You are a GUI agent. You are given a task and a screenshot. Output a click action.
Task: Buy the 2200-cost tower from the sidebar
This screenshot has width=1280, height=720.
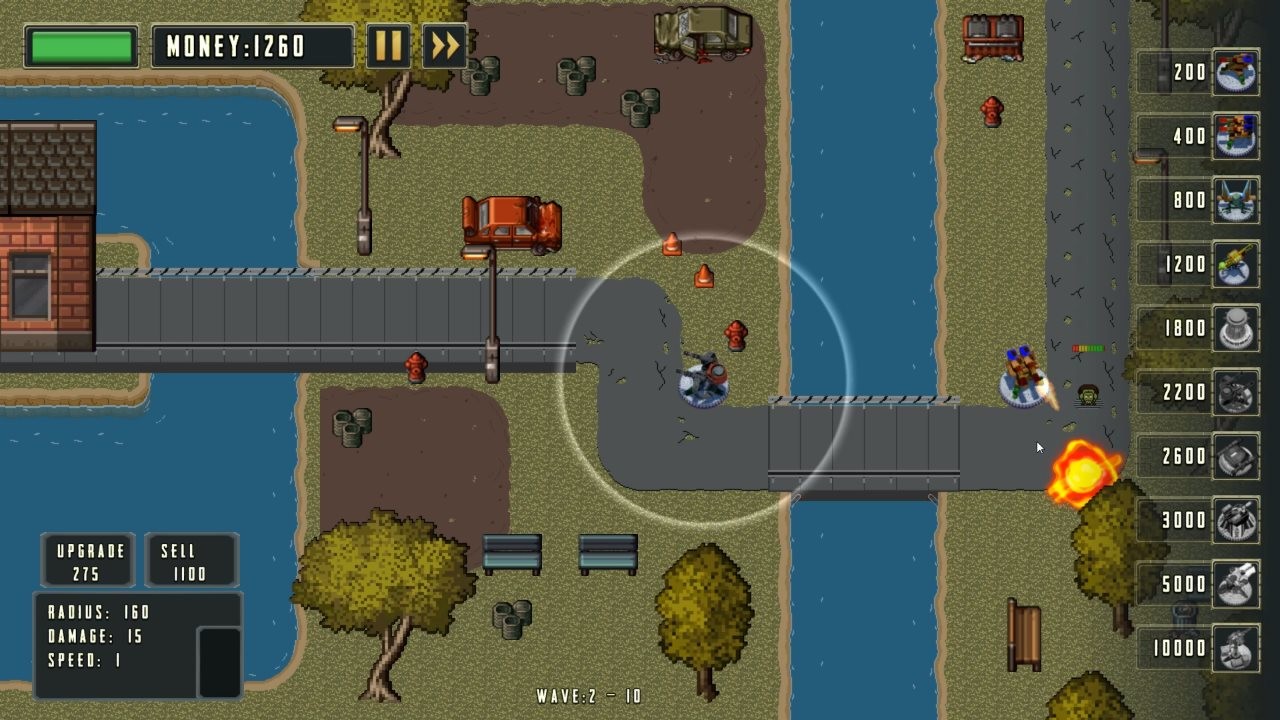coord(1234,393)
